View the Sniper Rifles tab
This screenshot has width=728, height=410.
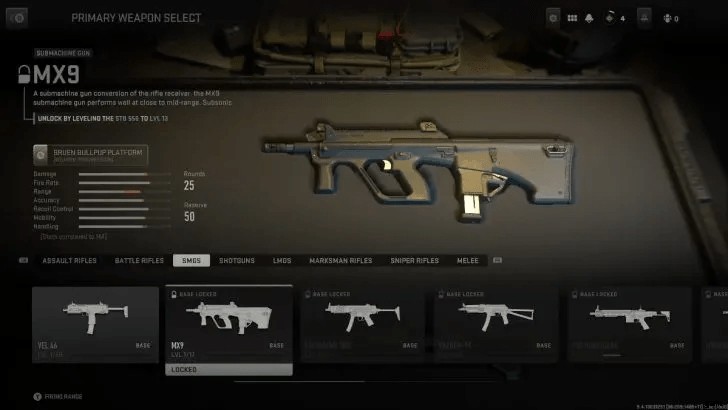(x=414, y=261)
